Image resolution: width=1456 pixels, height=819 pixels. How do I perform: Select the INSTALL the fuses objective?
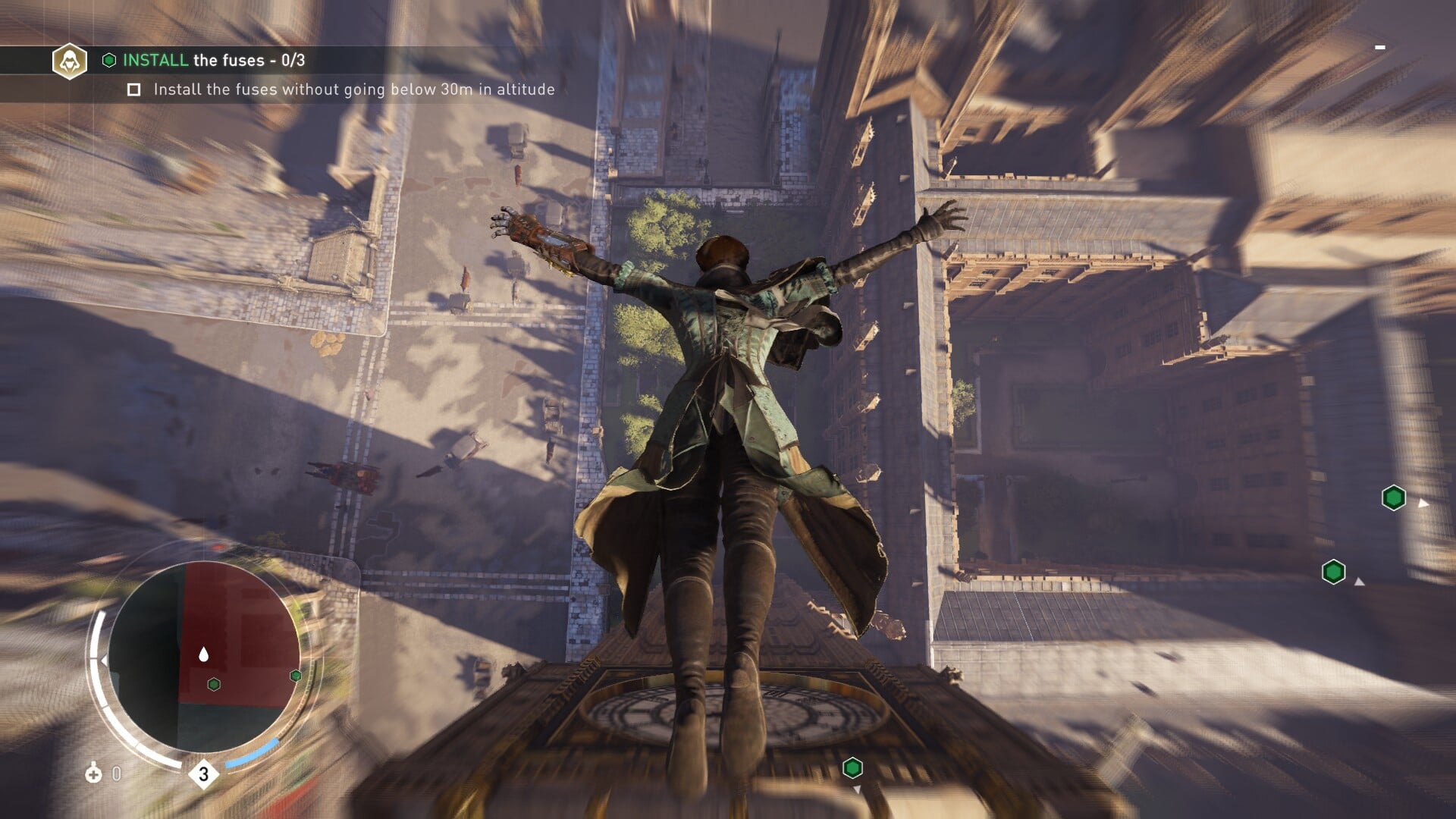pyautogui.click(x=213, y=61)
